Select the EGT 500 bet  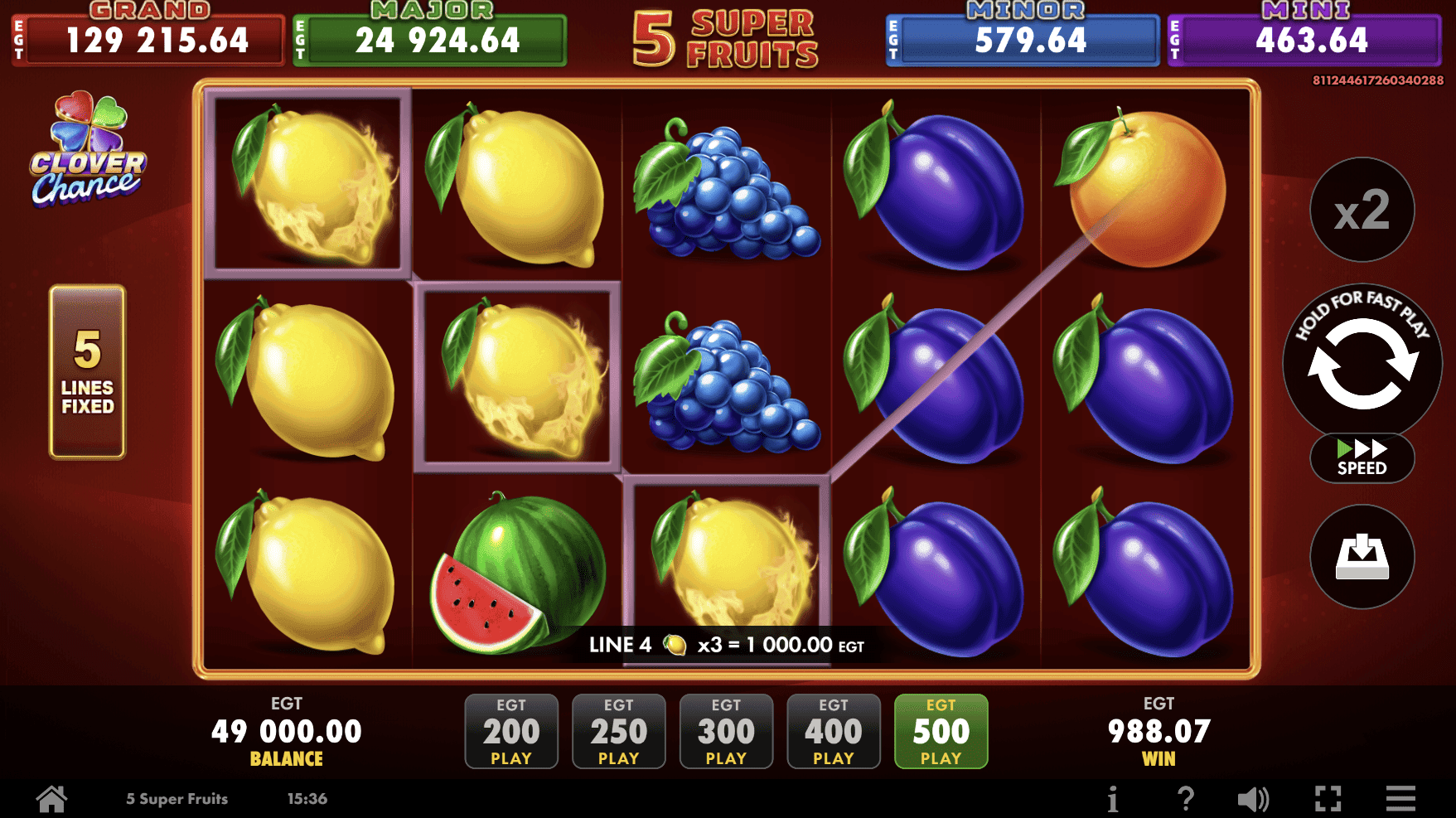pyautogui.click(x=941, y=732)
